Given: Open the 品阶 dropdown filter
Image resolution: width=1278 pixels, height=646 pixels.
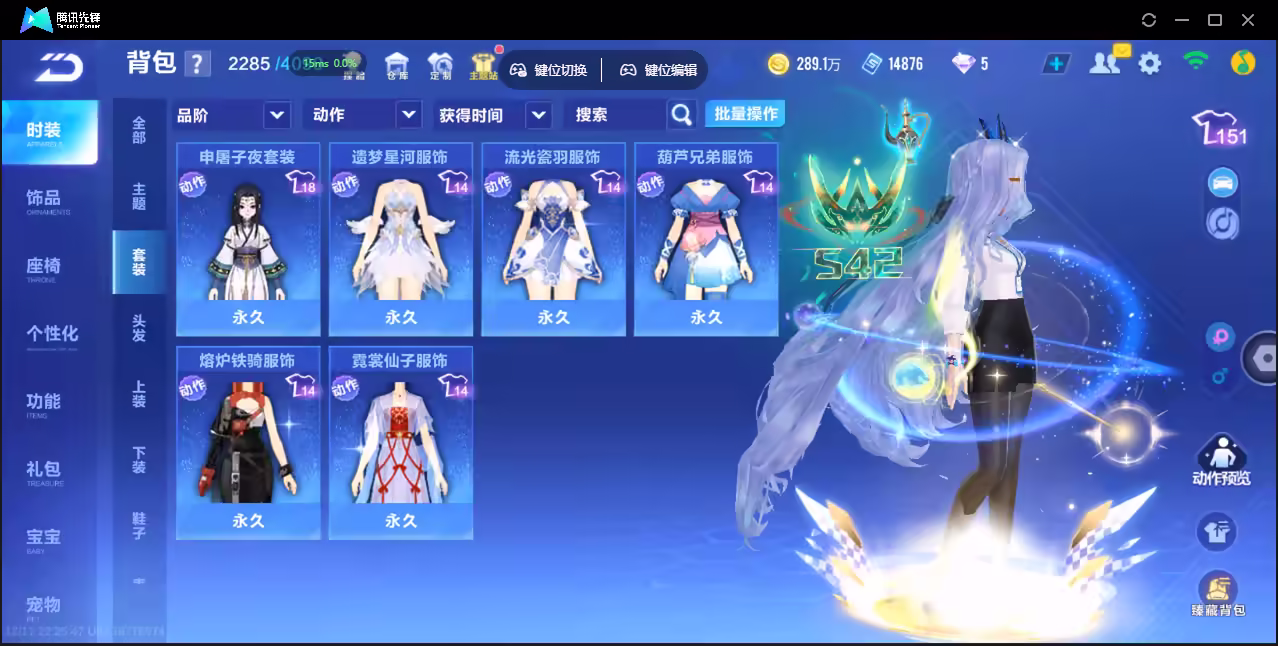Looking at the screenshot, I should (x=232, y=115).
